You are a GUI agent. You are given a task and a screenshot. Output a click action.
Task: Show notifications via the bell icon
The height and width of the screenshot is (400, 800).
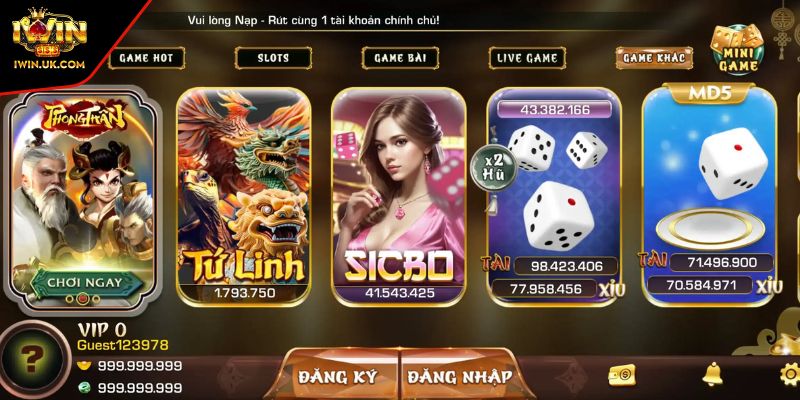pos(712,374)
